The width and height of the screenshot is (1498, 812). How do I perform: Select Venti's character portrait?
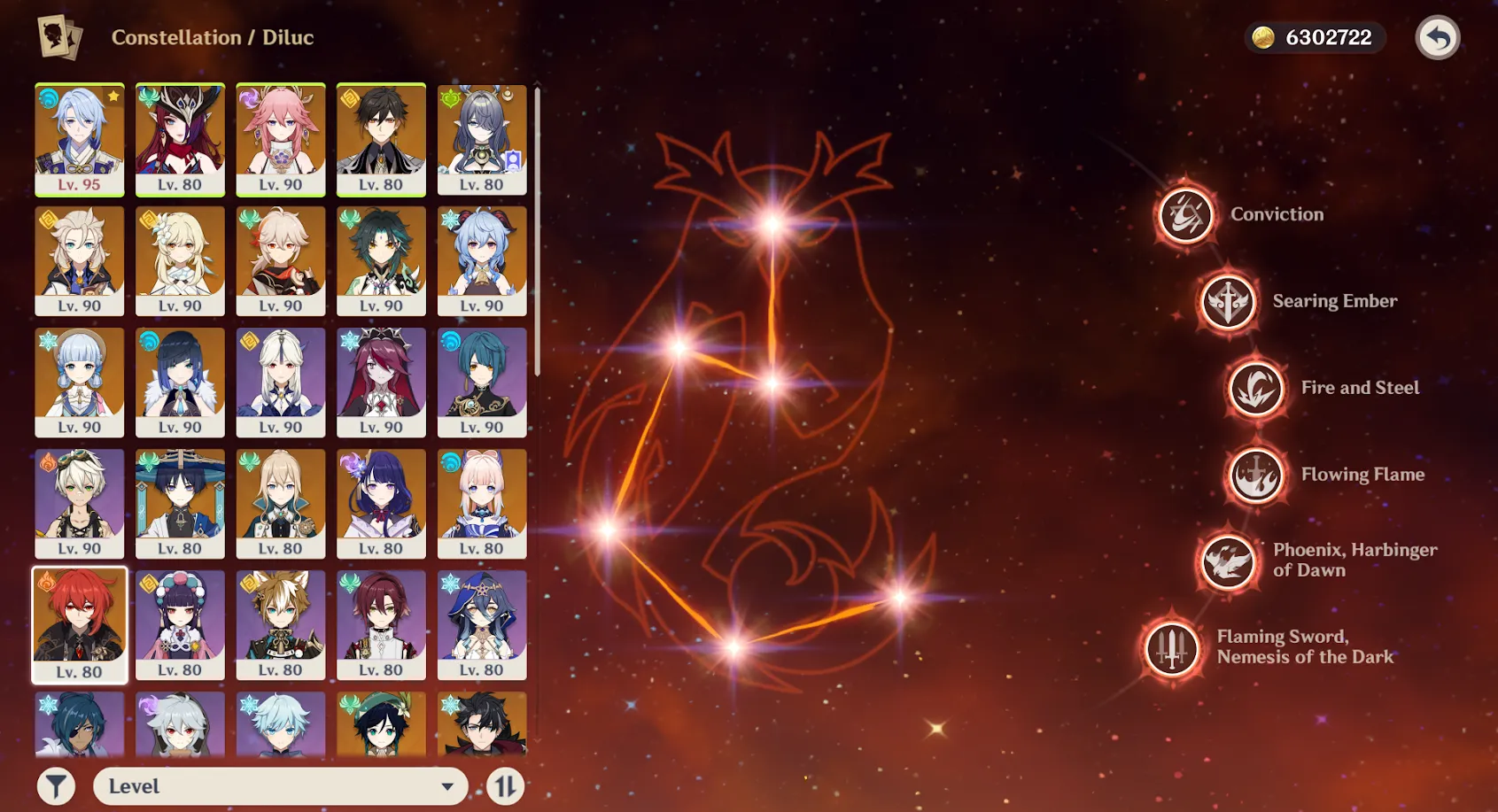(x=382, y=726)
